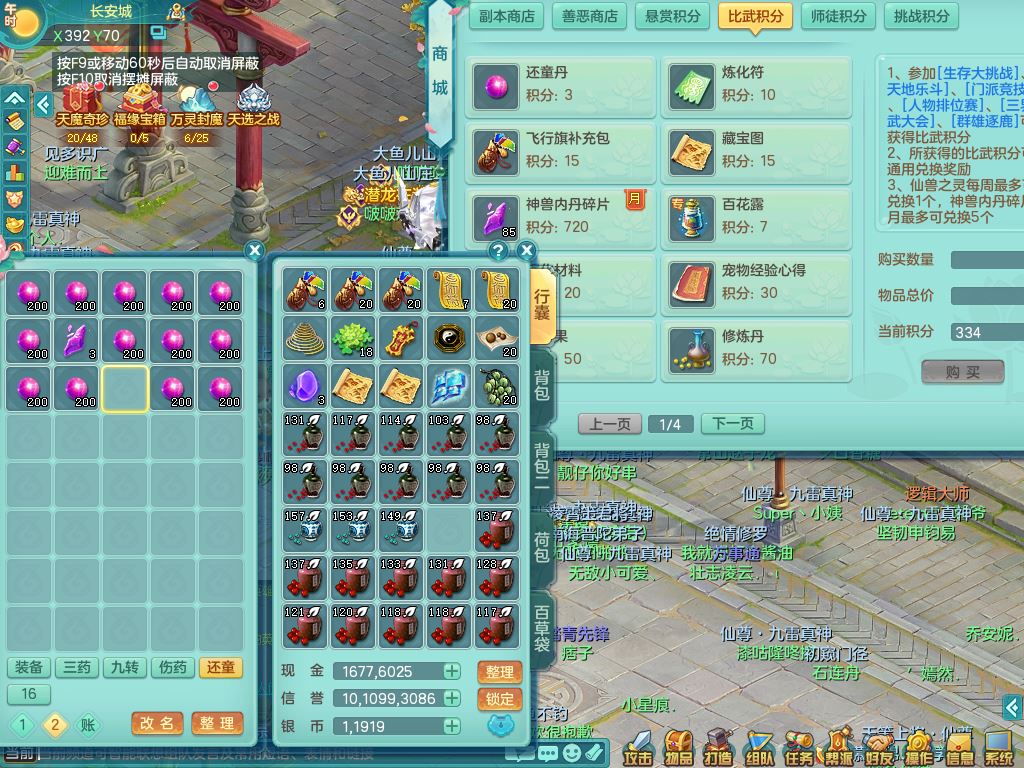This screenshot has height=768, width=1024.
Task: Select the 装备 category filter
Action: [29, 668]
